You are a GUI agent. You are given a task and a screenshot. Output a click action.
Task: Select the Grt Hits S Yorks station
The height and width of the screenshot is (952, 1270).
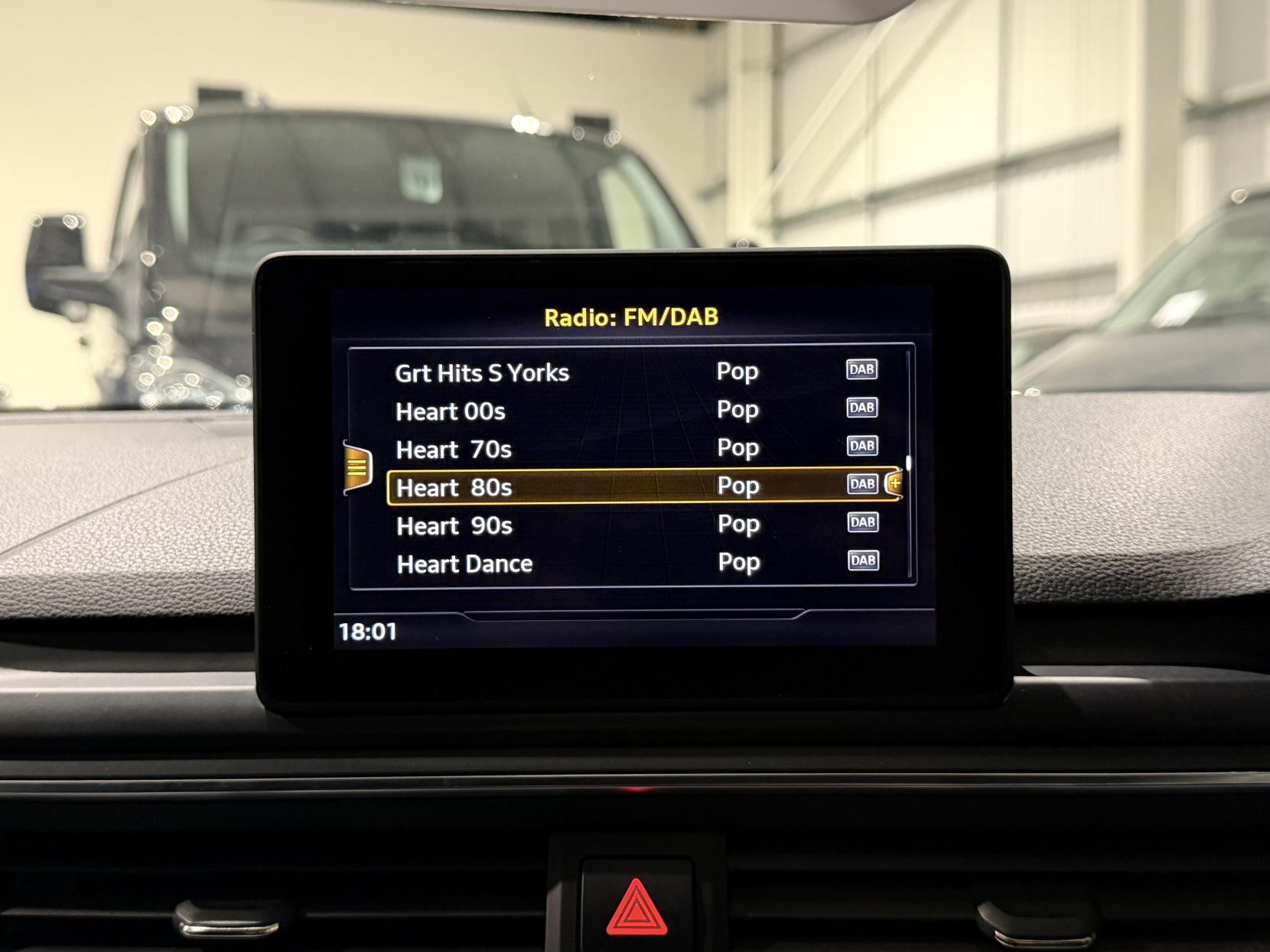tap(482, 373)
